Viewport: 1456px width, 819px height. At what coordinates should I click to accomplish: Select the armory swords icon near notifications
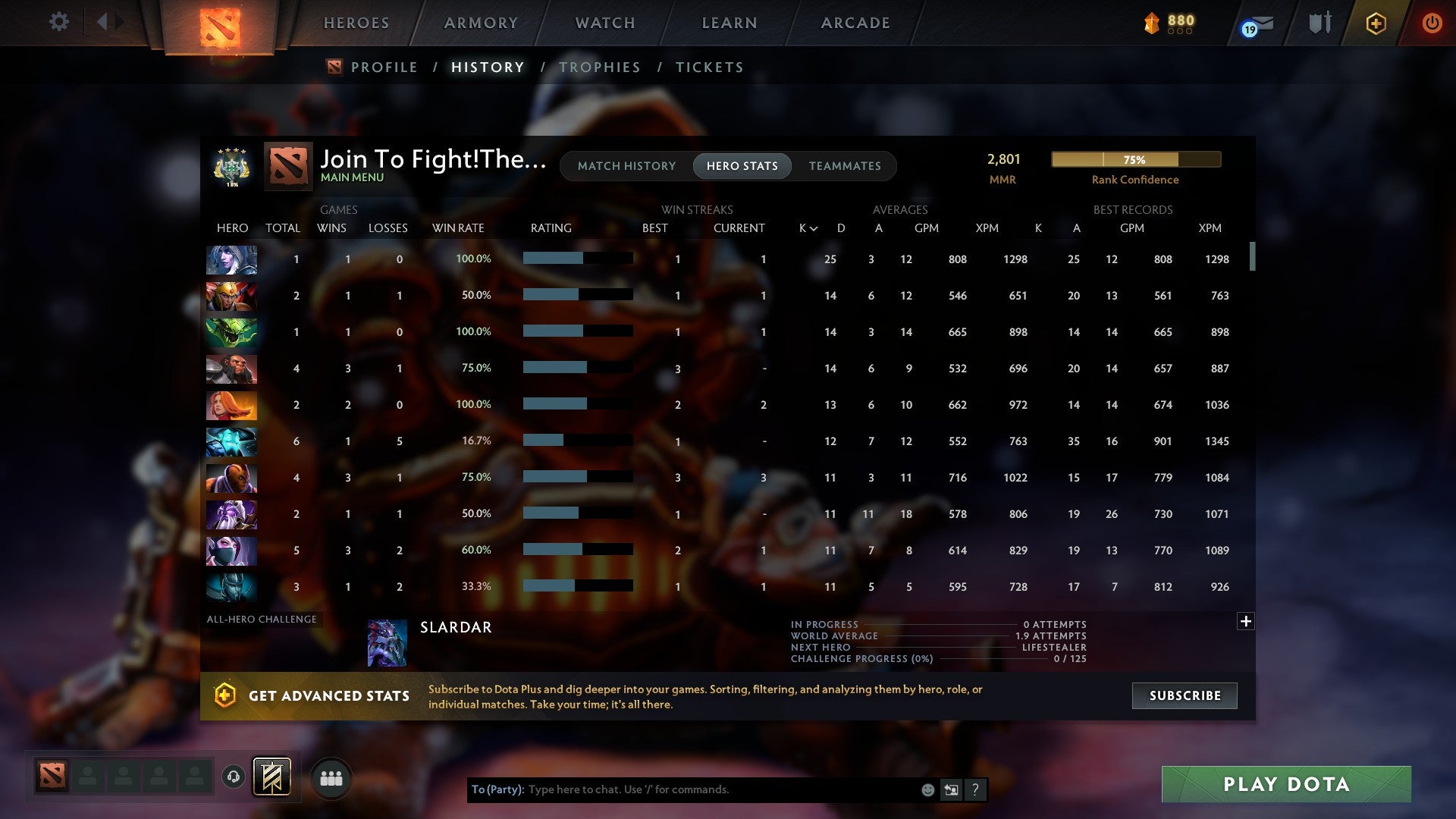(1319, 23)
